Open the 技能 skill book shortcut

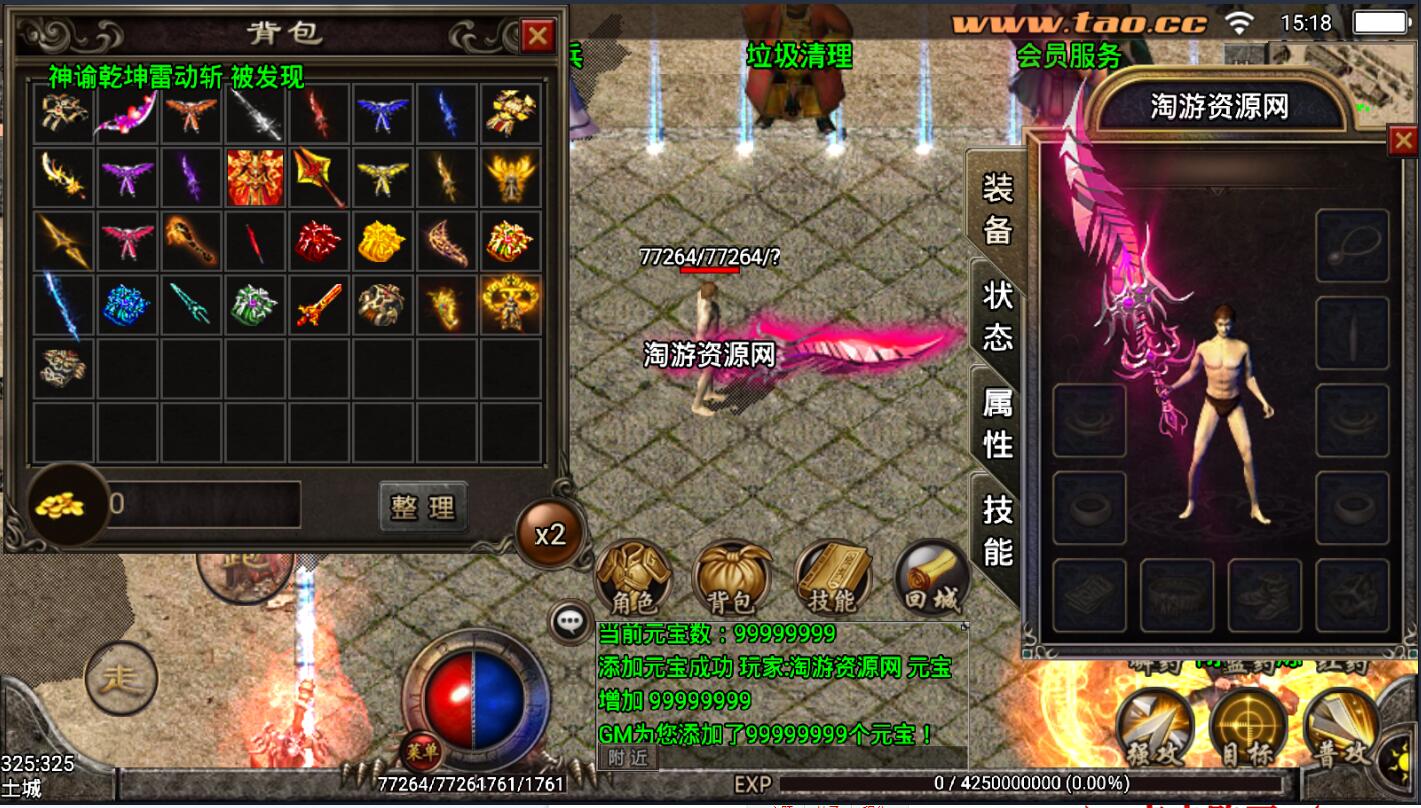[832, 579]
